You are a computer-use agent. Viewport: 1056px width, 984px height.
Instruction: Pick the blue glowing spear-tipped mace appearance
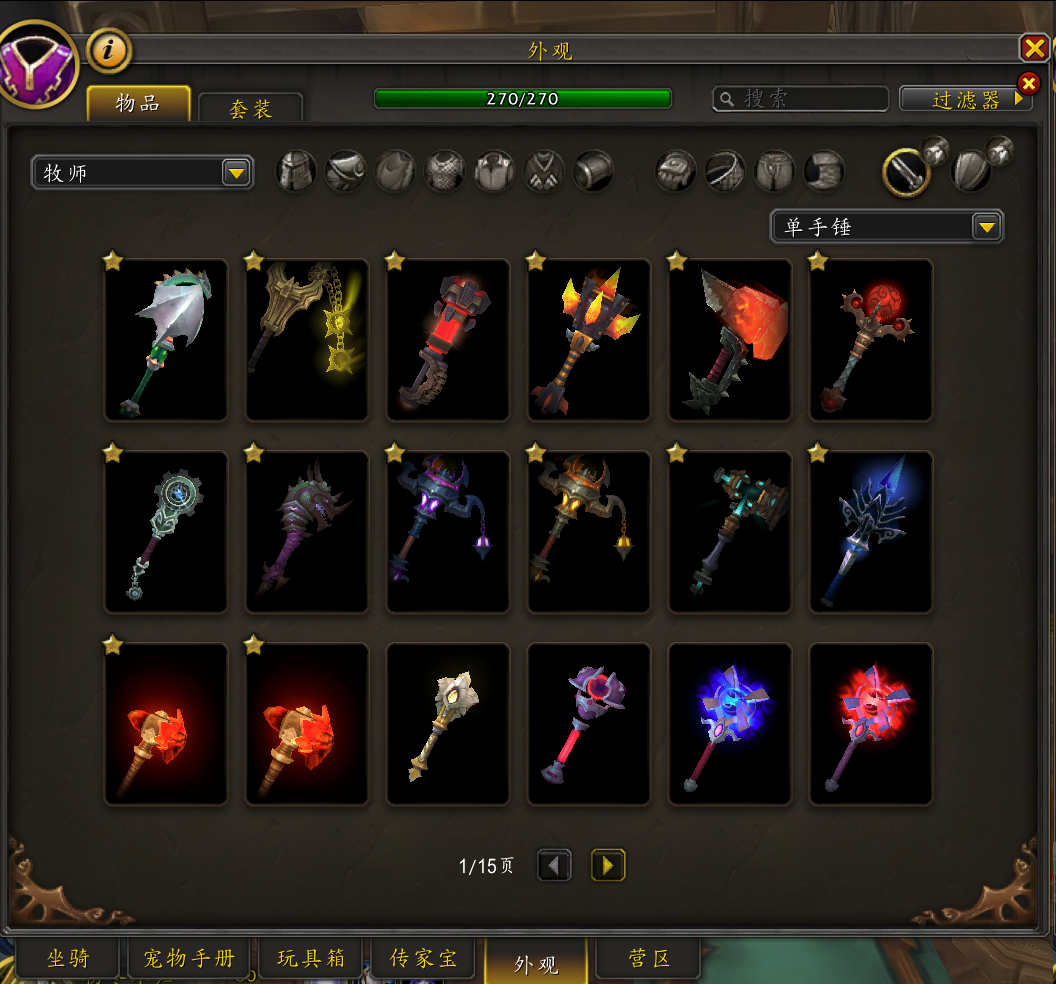coord(870,531)
